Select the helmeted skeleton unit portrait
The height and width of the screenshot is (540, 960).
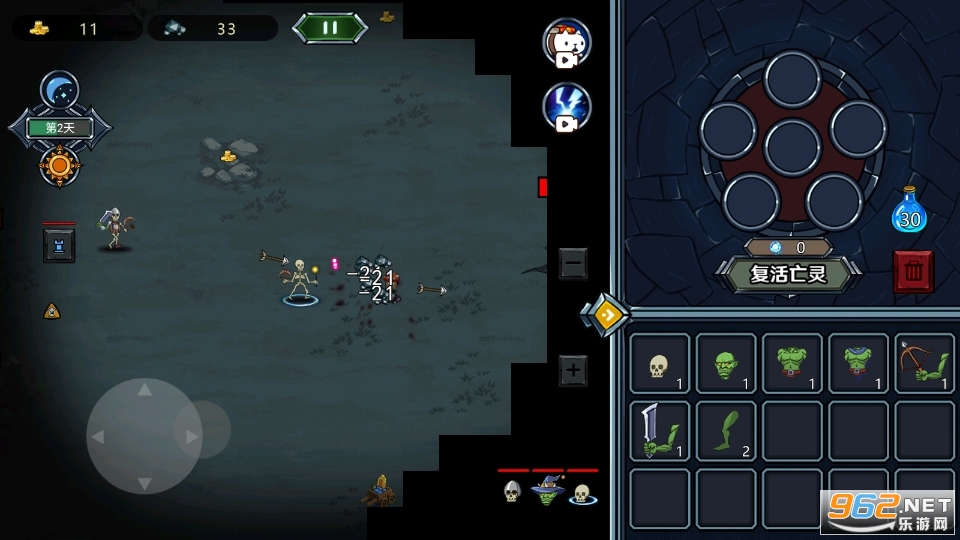coord(512,492)
